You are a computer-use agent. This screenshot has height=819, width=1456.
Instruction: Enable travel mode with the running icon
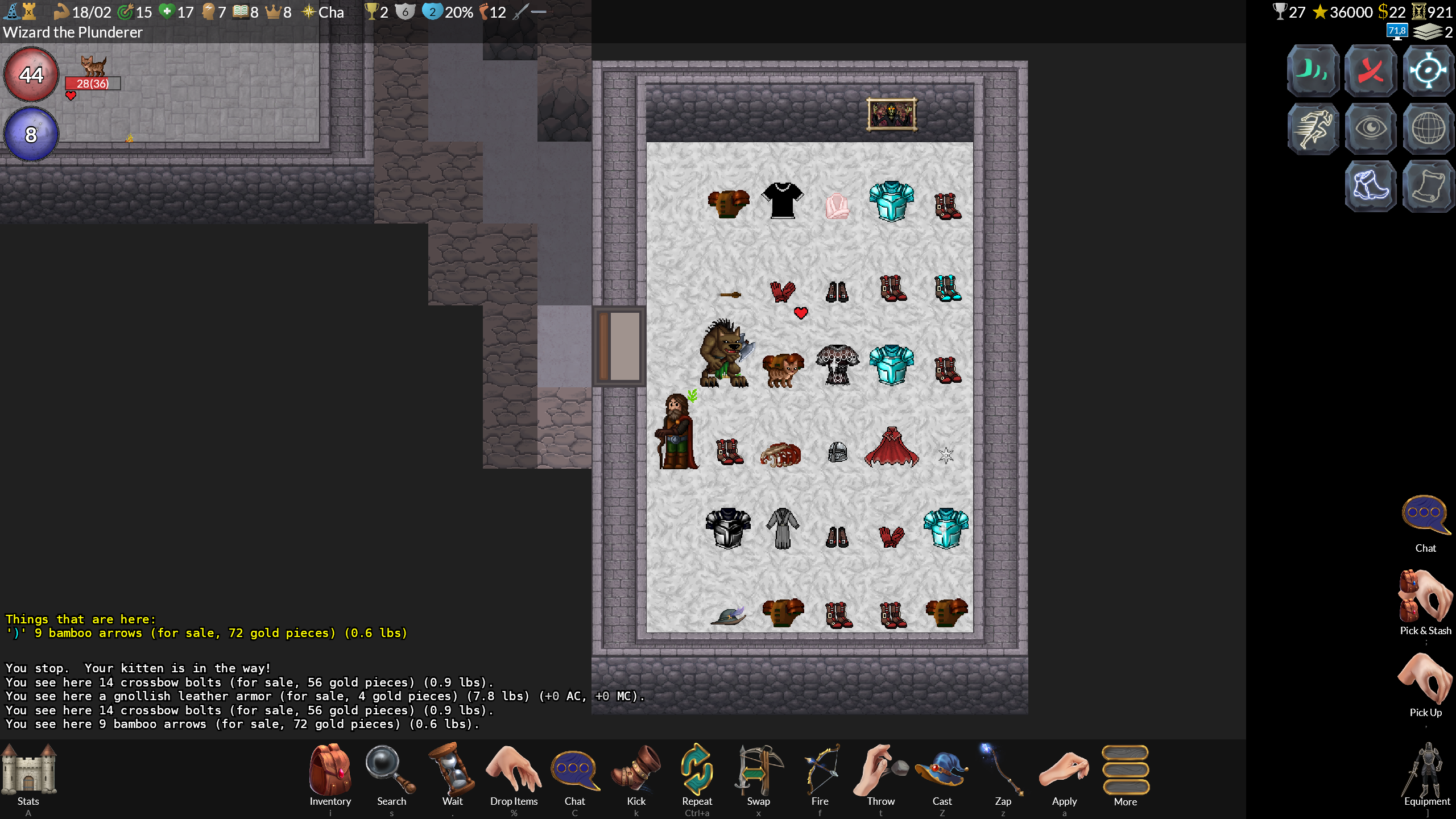[x=1313, y=129]
